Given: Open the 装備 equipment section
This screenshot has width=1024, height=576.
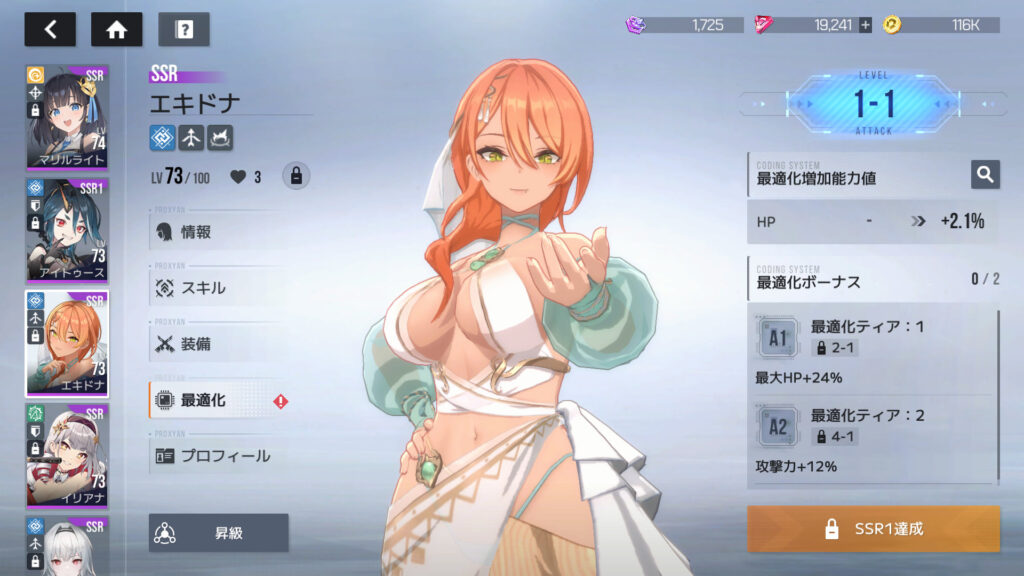Looking at the screenshot, I should pyautogui.click(x=217, y=344).
